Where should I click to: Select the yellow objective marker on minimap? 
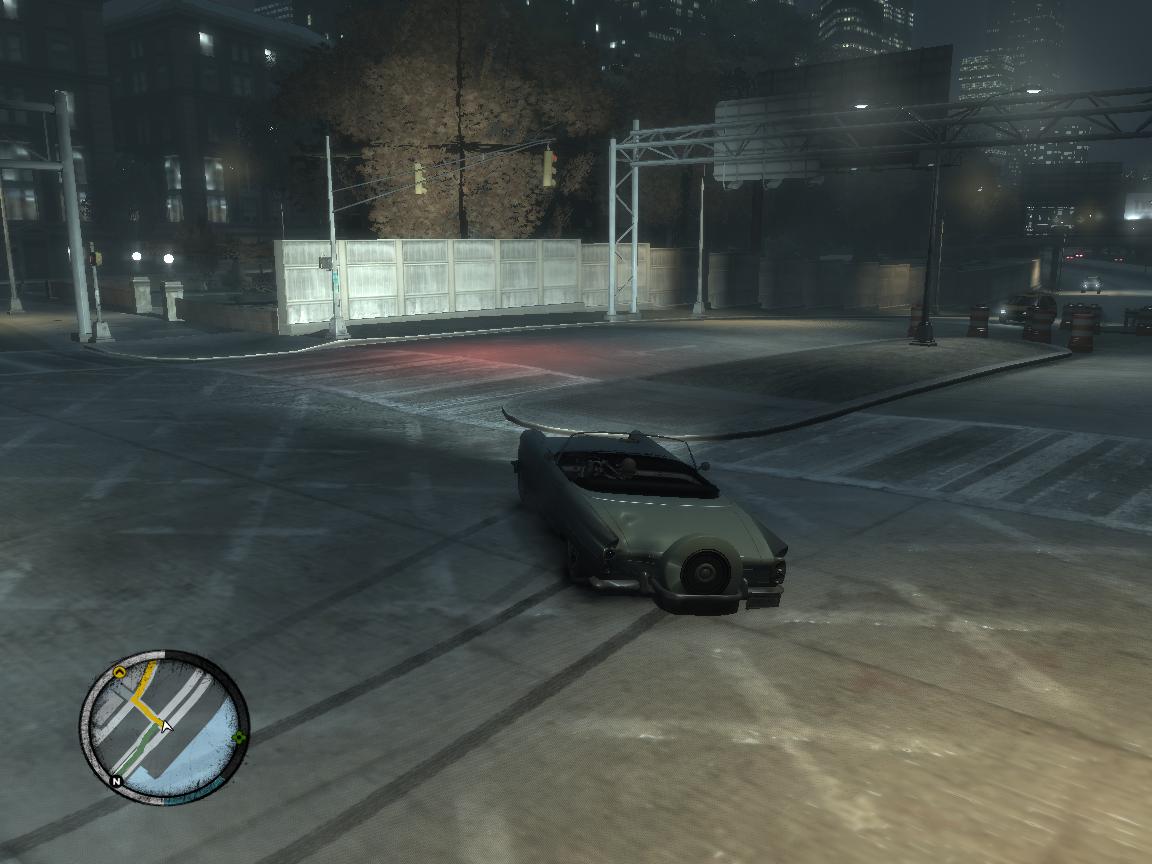121,672
